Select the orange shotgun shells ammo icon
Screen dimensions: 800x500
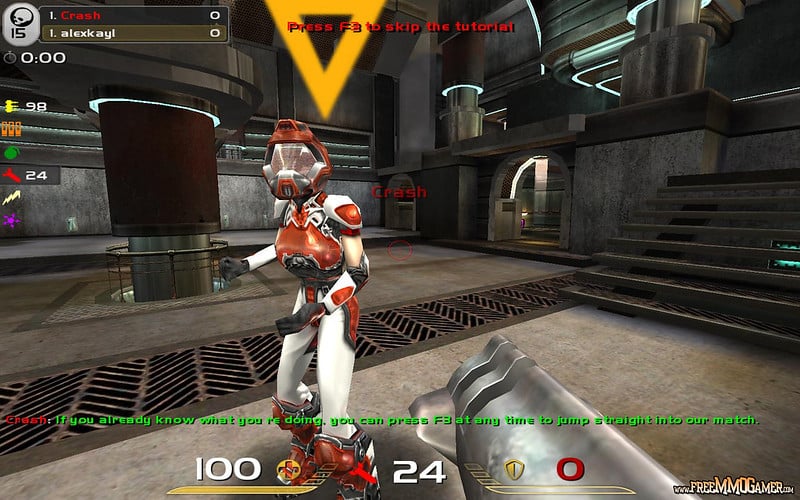coord(11,128)
